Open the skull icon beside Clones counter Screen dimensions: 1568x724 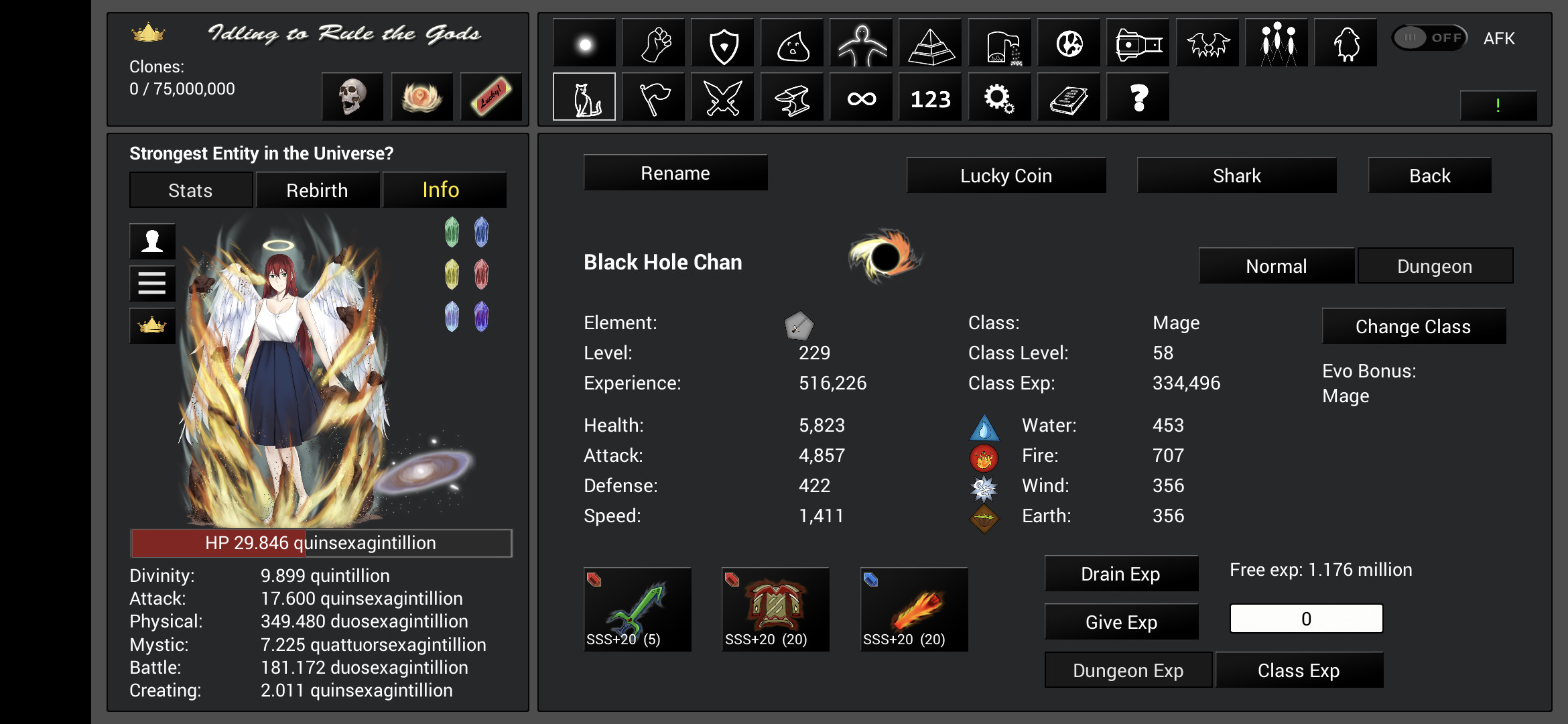[352, 97]
